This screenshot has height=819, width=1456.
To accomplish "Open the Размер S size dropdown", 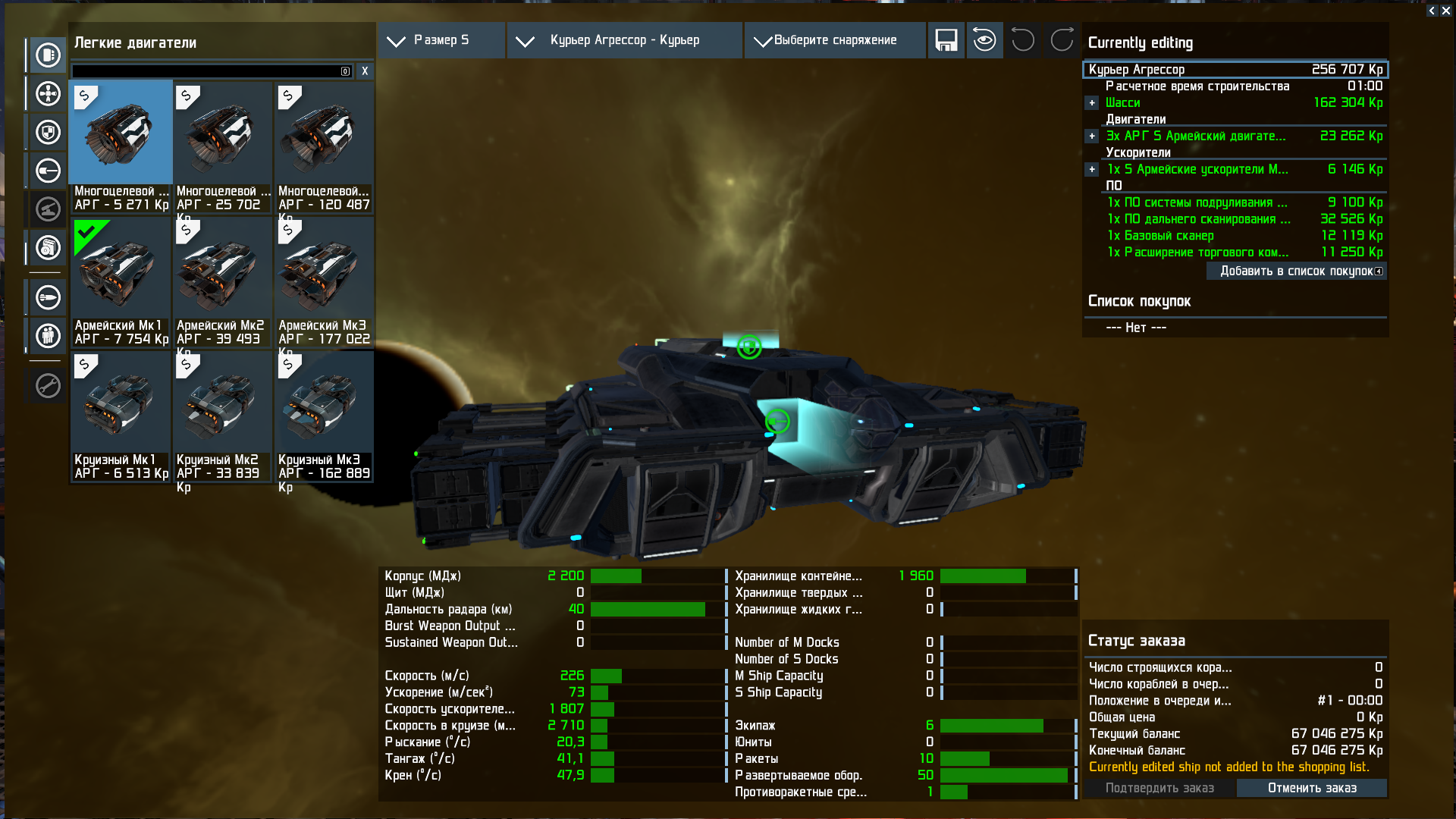I will 441,40.
